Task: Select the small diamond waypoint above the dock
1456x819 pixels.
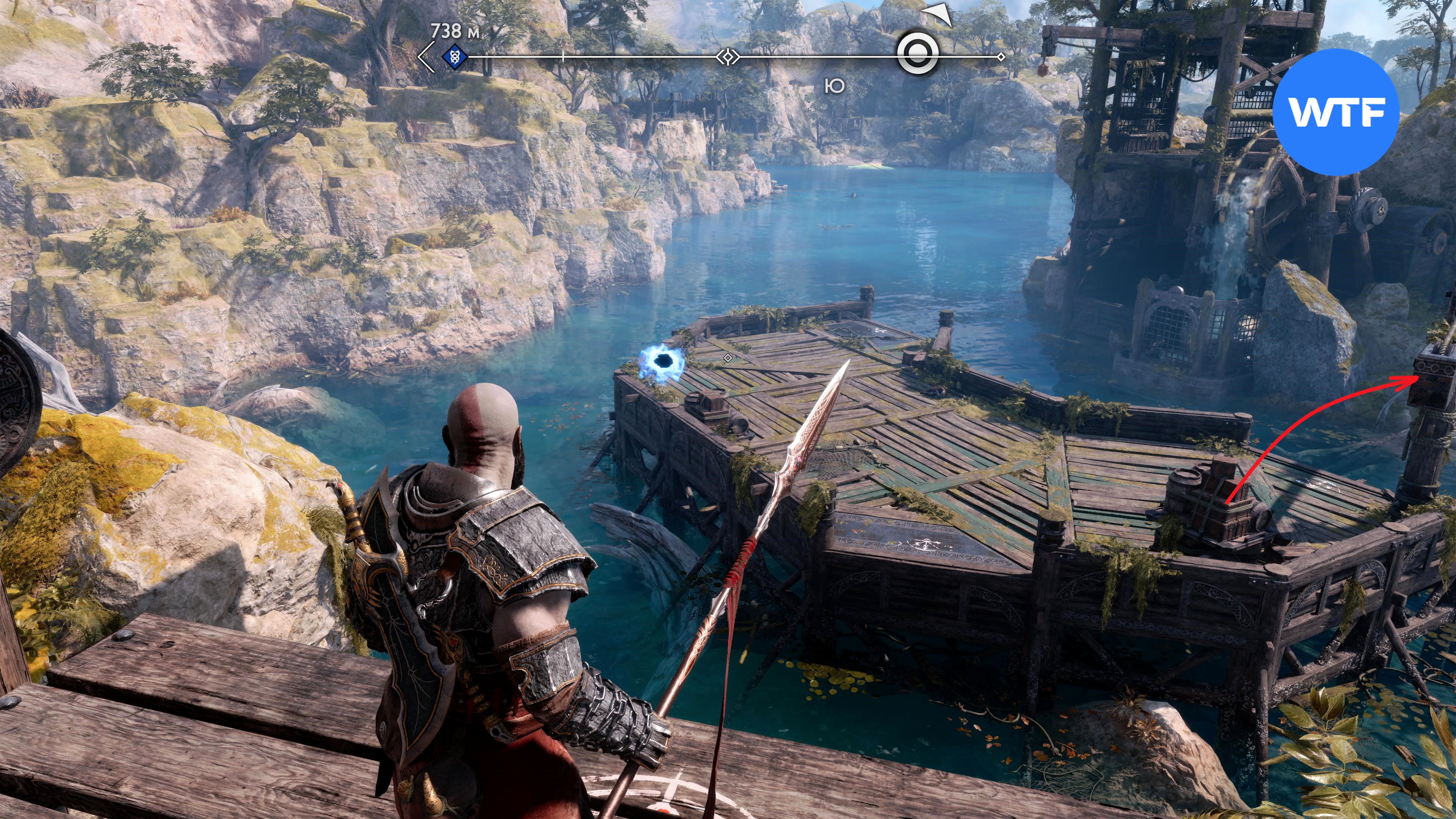Action: tap(728, 358)
